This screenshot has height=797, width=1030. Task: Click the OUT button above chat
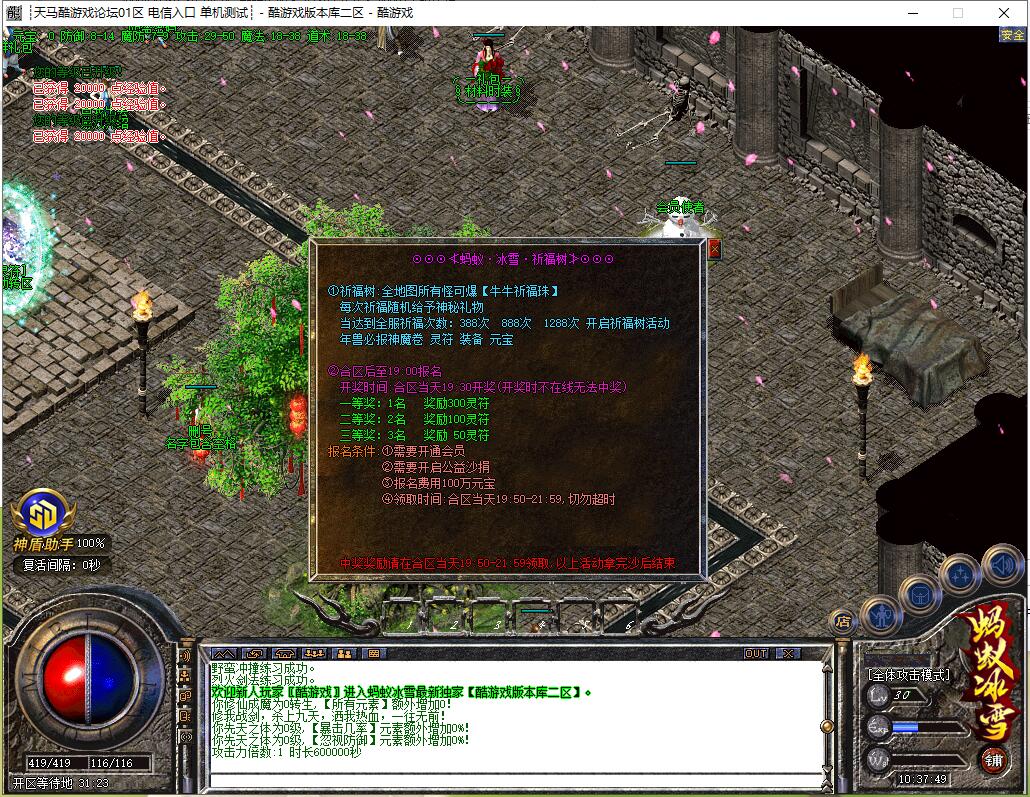757,653
